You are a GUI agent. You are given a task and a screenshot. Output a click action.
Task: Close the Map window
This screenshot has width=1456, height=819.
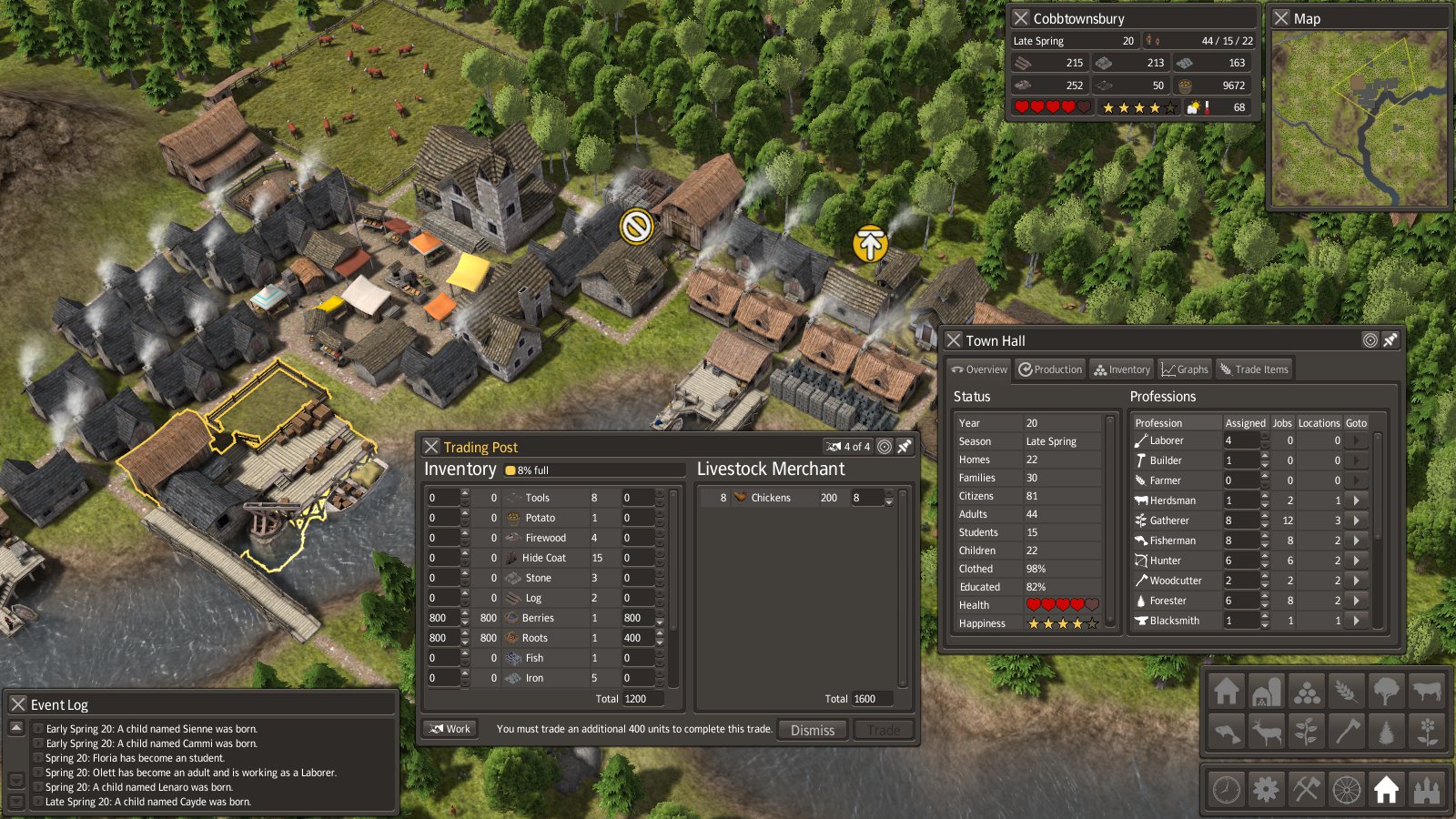click(1281, 18)
